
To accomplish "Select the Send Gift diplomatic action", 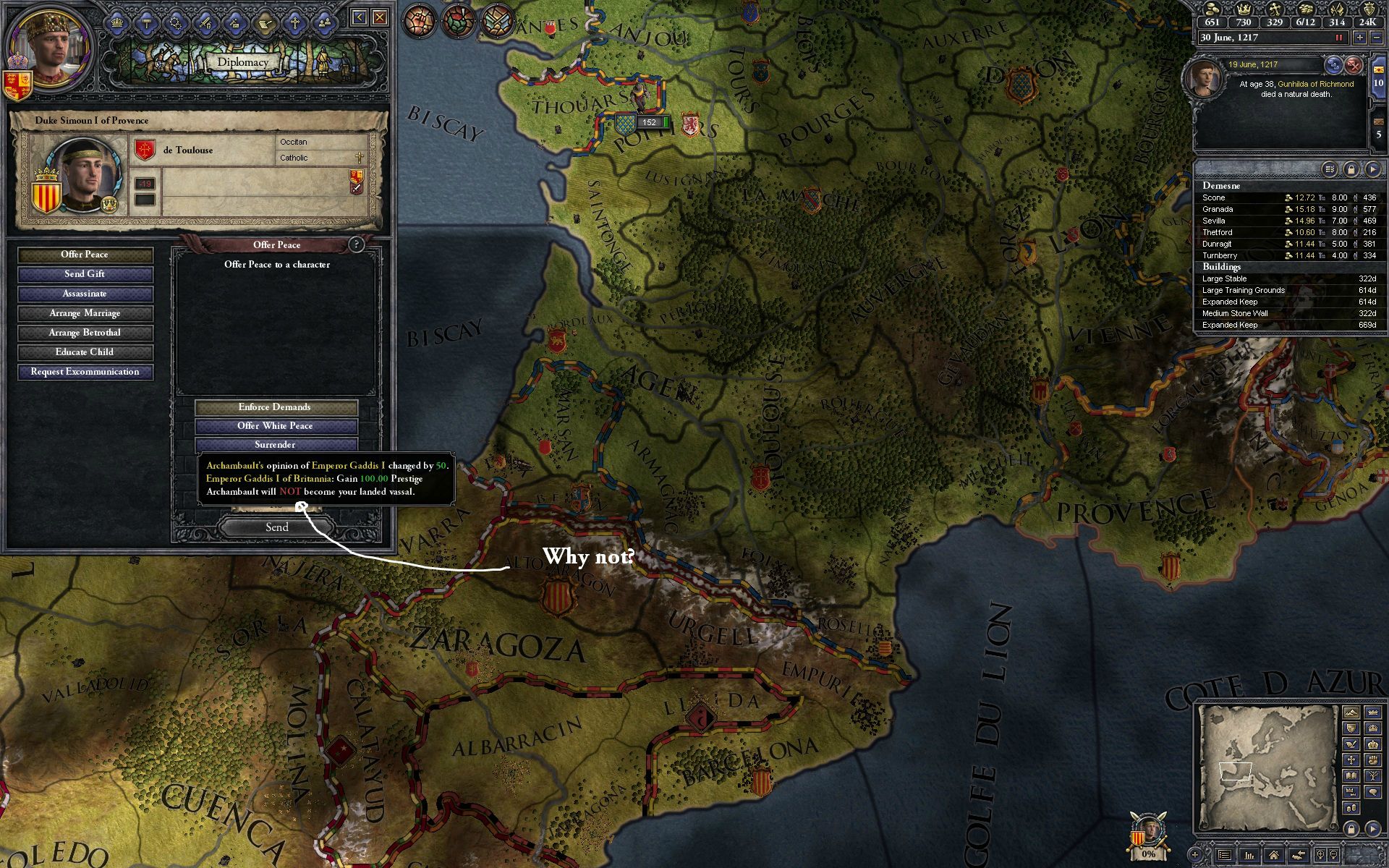I will 85,274.
